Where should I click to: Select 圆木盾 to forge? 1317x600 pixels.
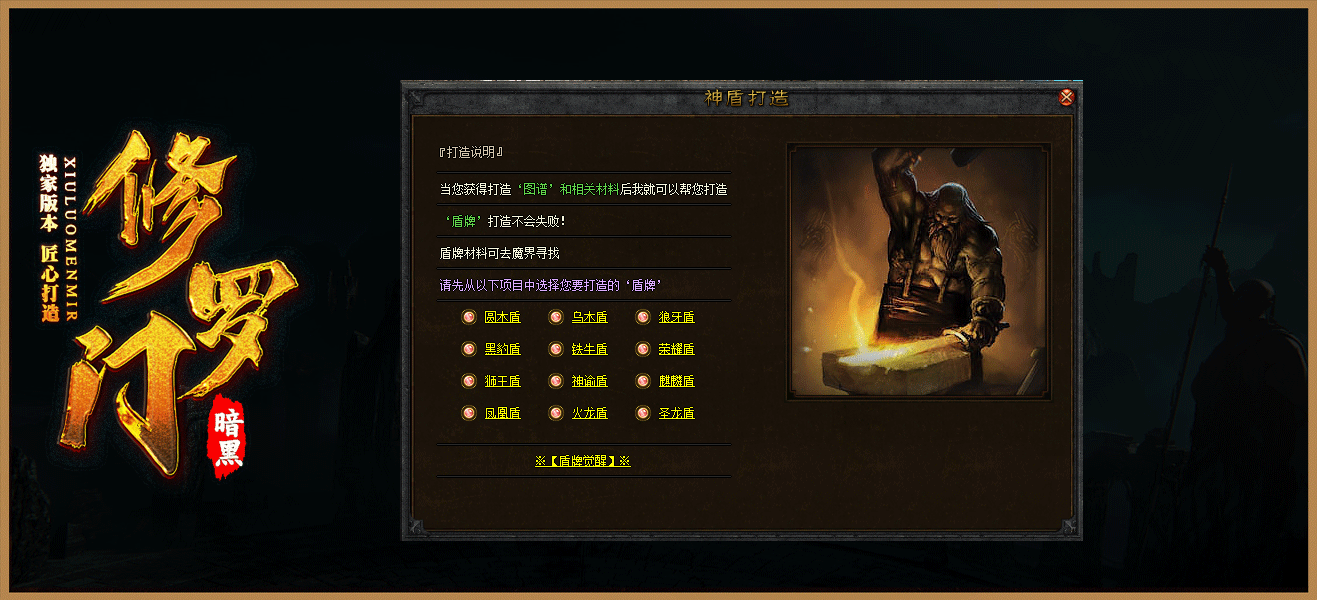502,318
